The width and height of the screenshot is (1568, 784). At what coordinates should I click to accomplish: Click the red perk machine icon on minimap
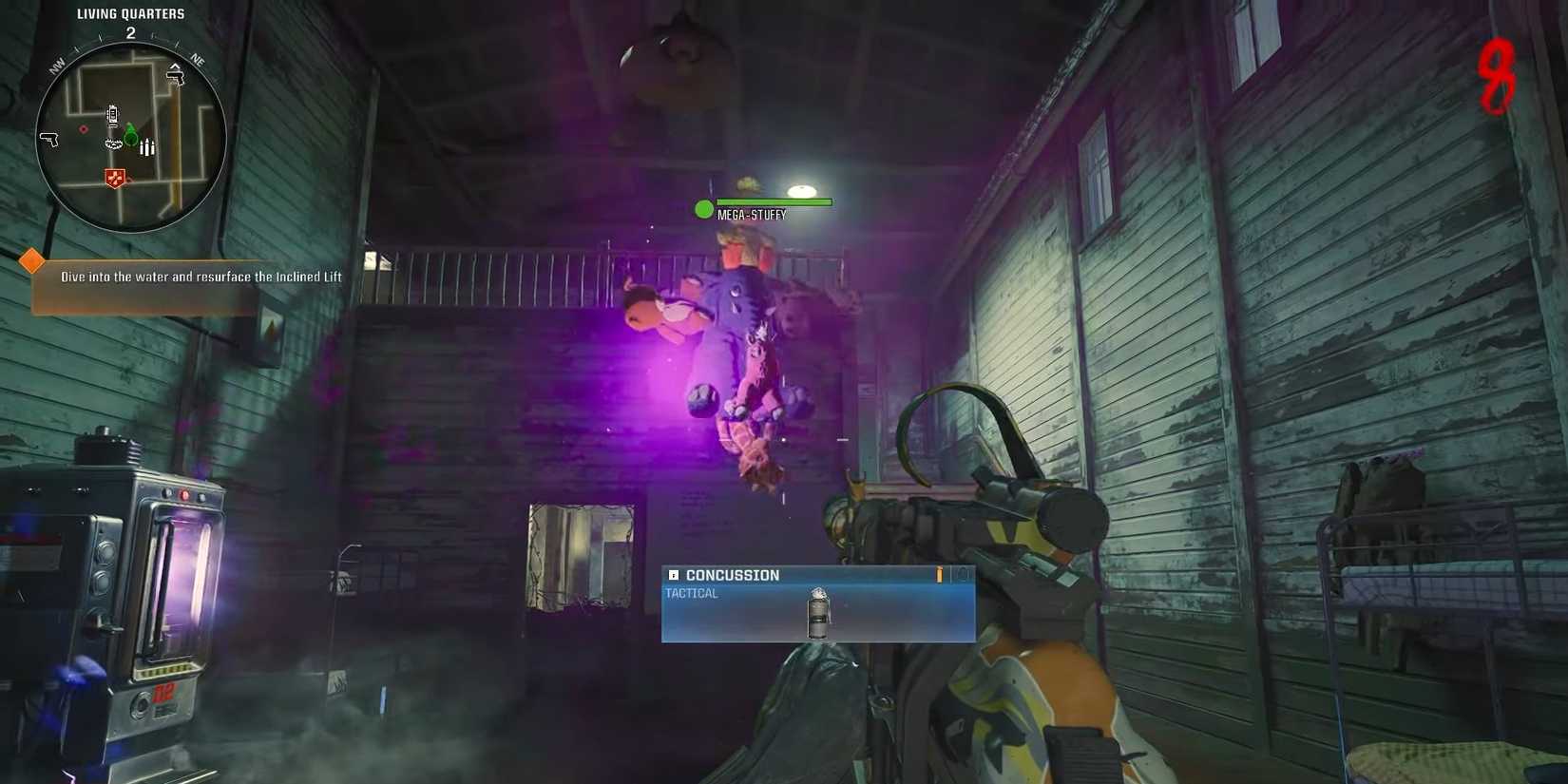tap(114, 176)
